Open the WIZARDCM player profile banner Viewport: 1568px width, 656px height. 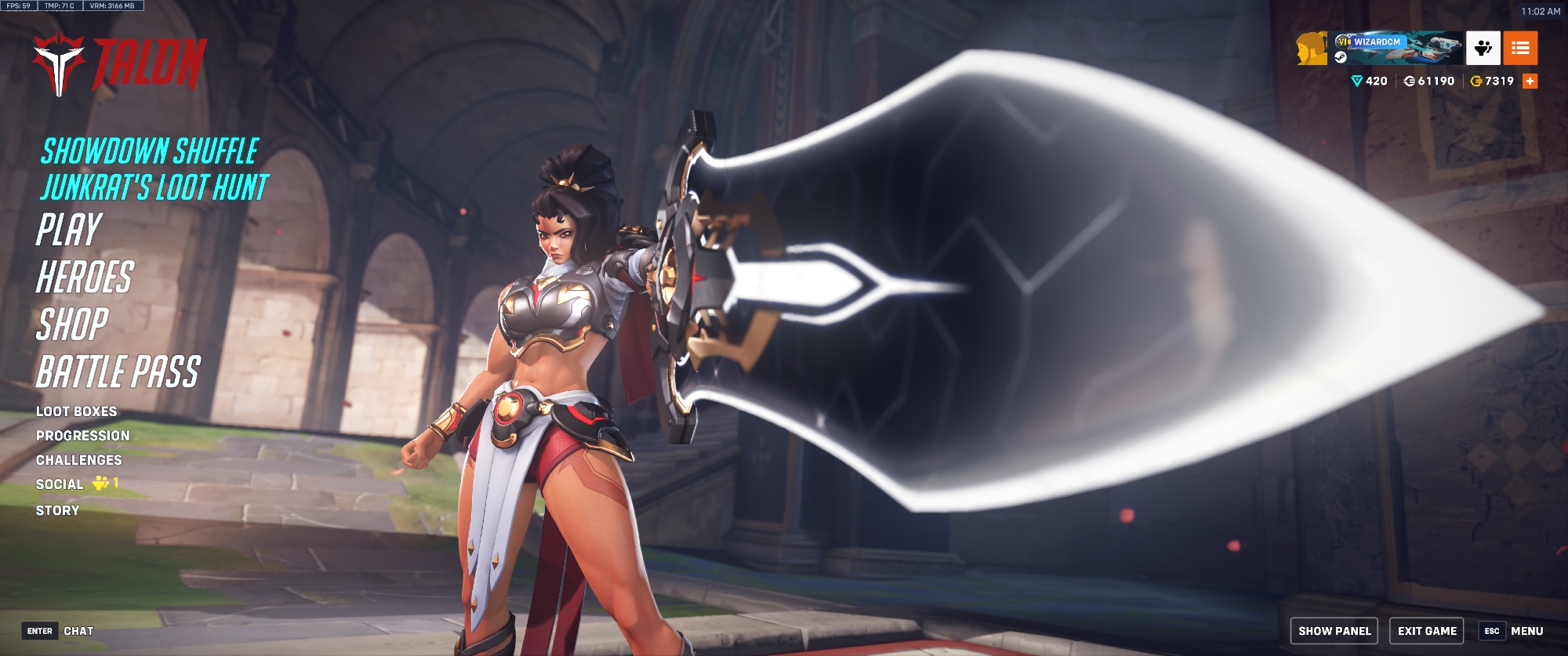[x=1397, y=48]
